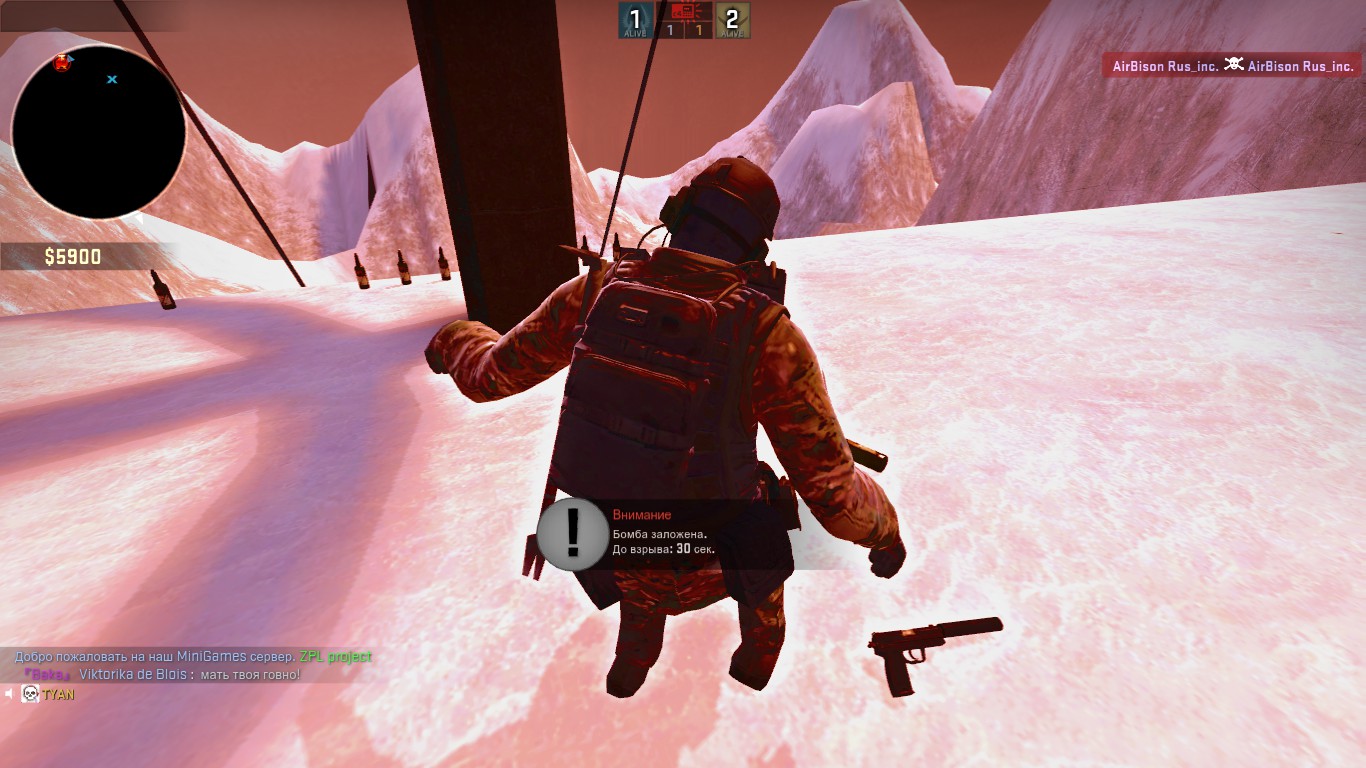Screen dimensions: 1366x768
Task: Select the AirBison Rus_inc. kill feed entry
Action: tap(1232, 66)
